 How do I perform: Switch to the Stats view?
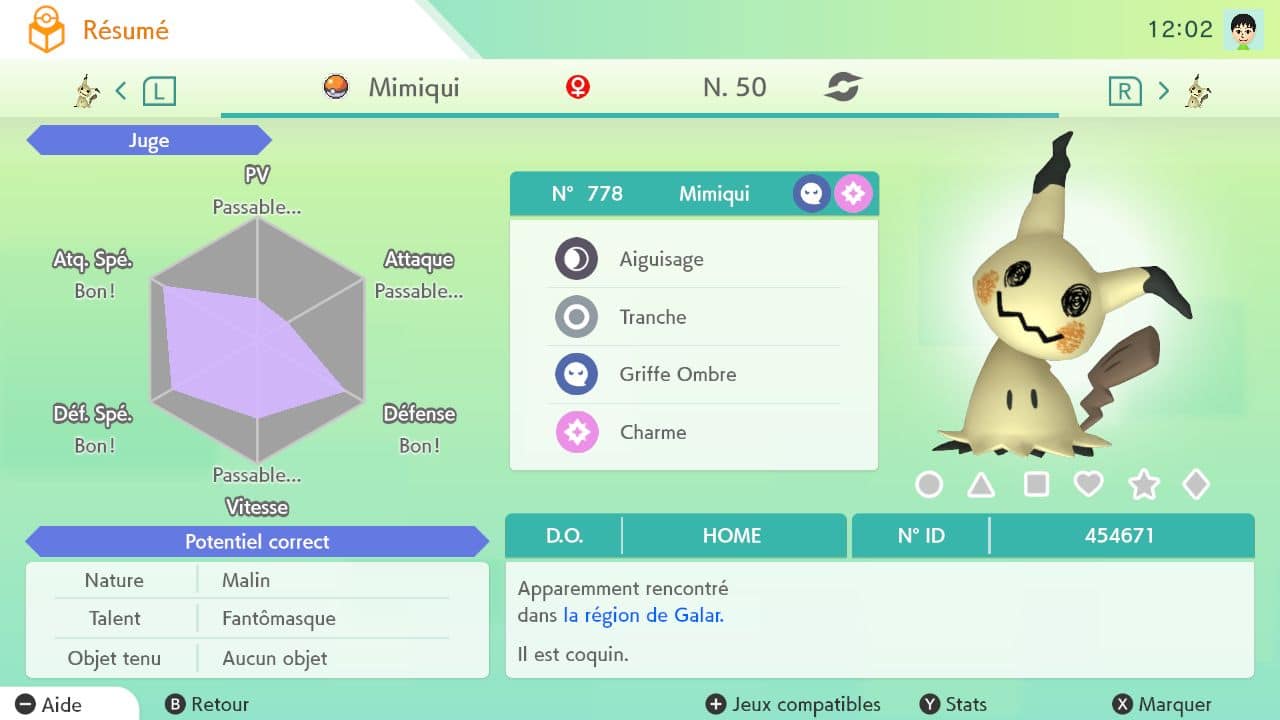click(953, 705)
